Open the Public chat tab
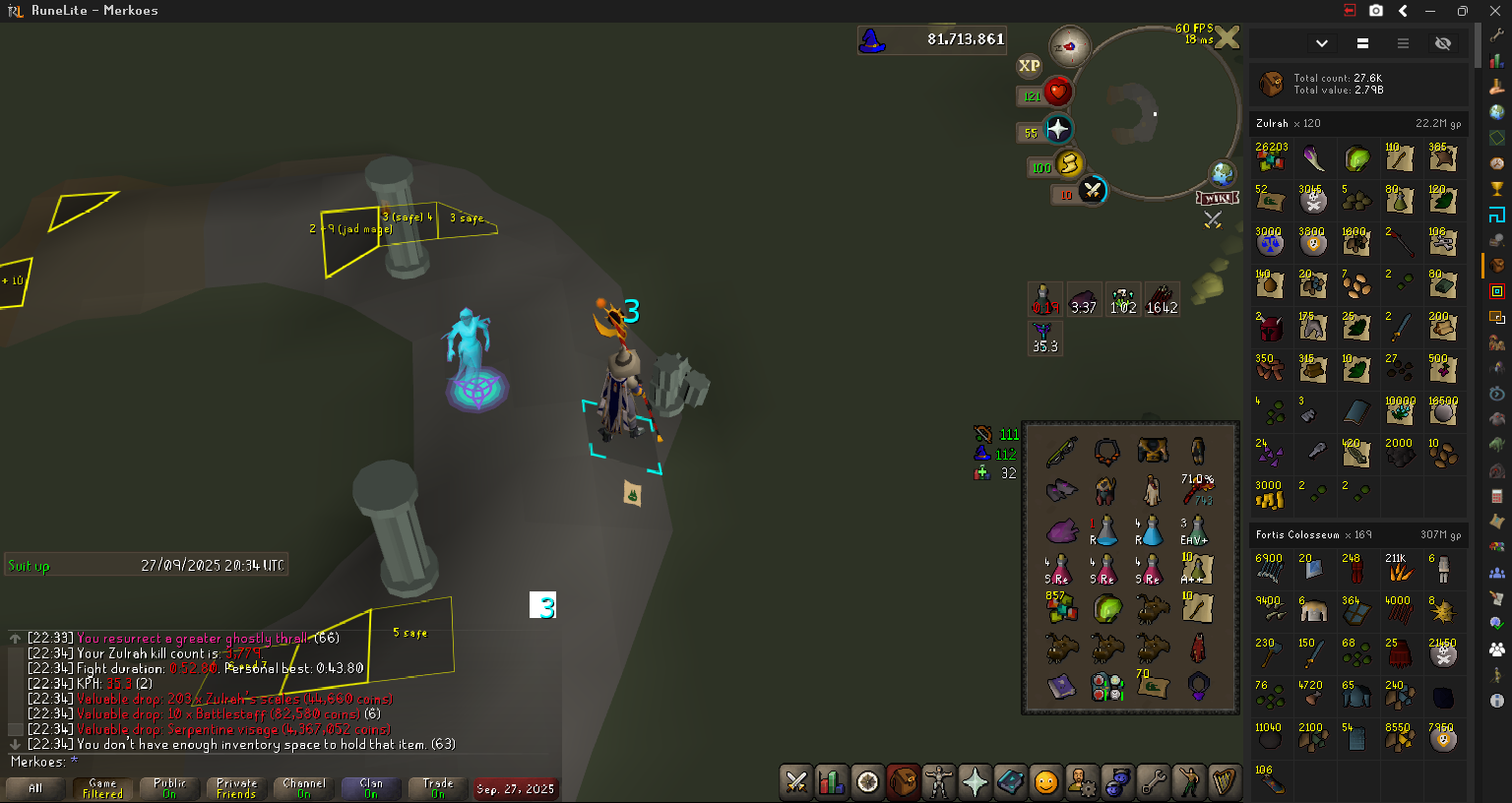 click(169, 788)
